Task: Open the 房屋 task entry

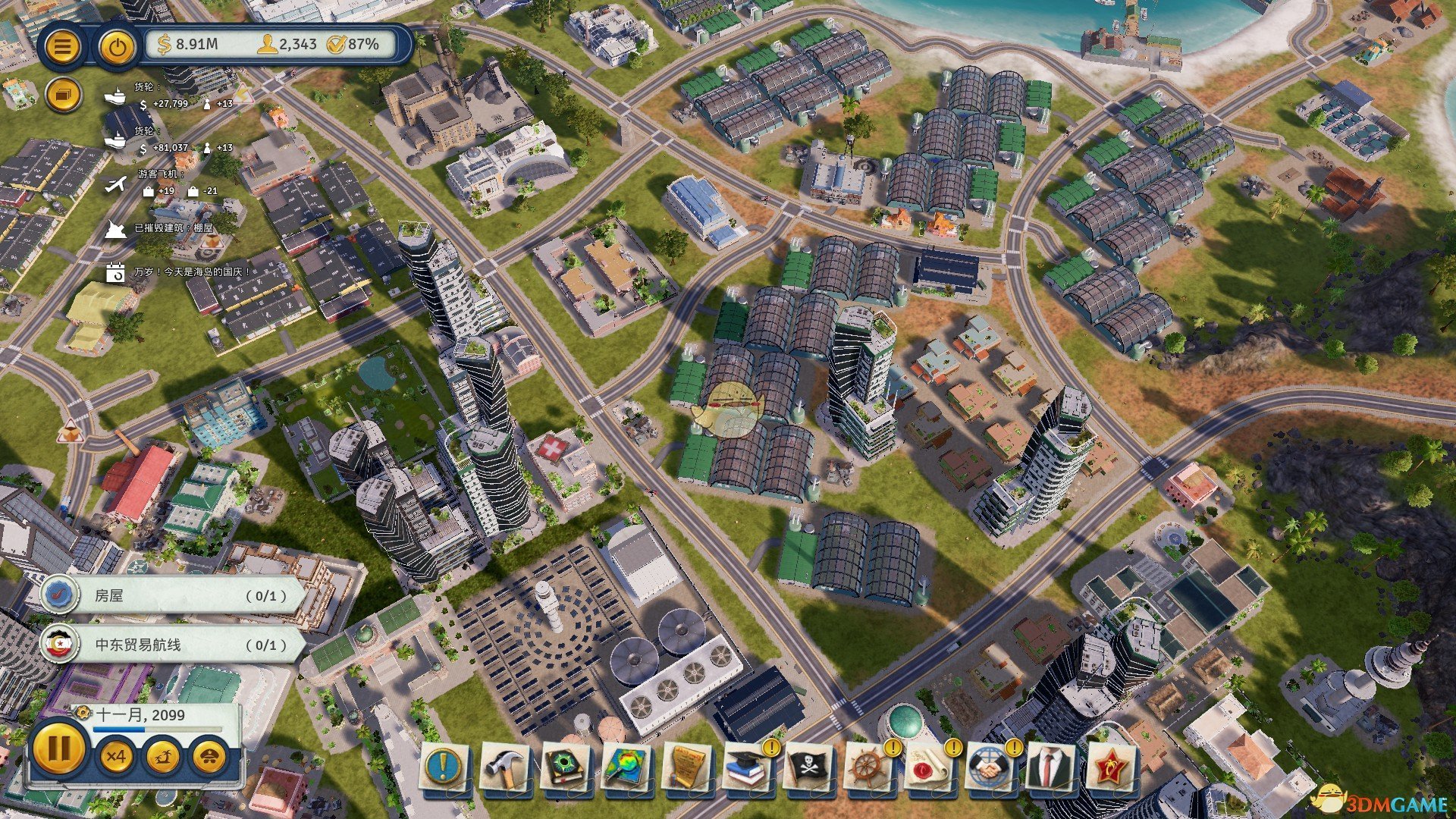Action: point(174,595)
